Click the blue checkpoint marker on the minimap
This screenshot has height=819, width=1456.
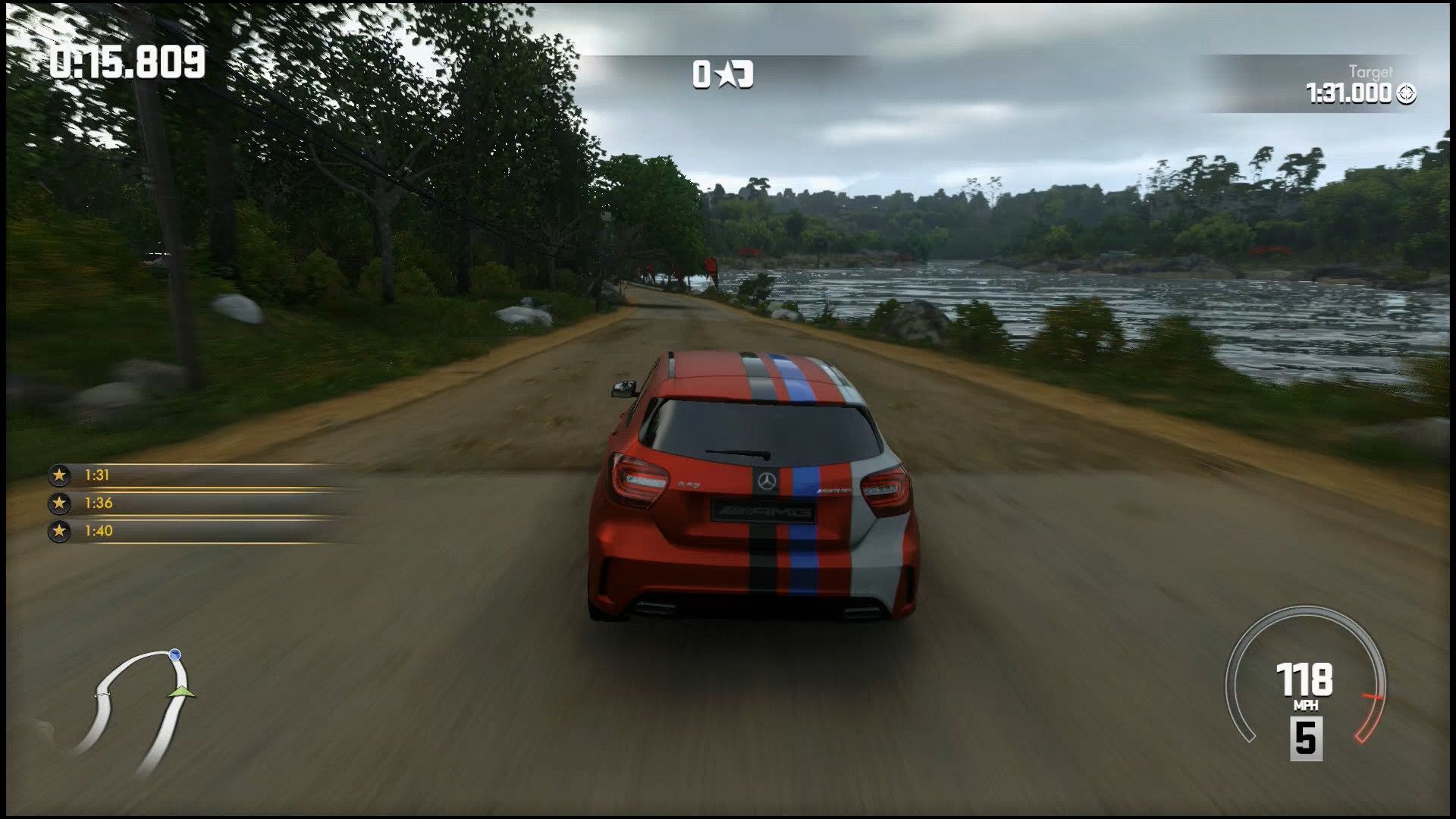coord(177,654)
